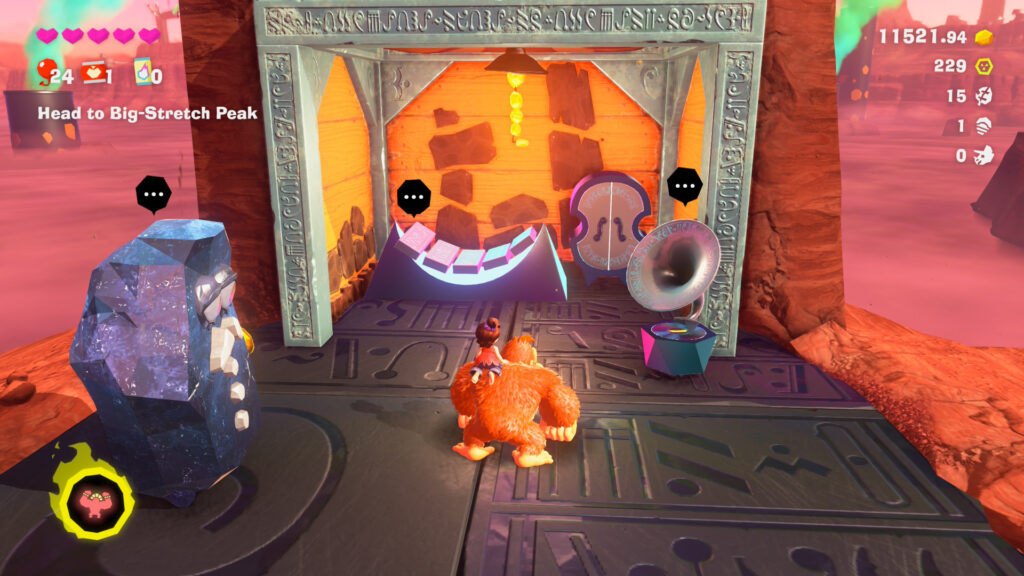
Task: Activate the Kong Bananza transformation icon
Action: (x=93, y=498)
